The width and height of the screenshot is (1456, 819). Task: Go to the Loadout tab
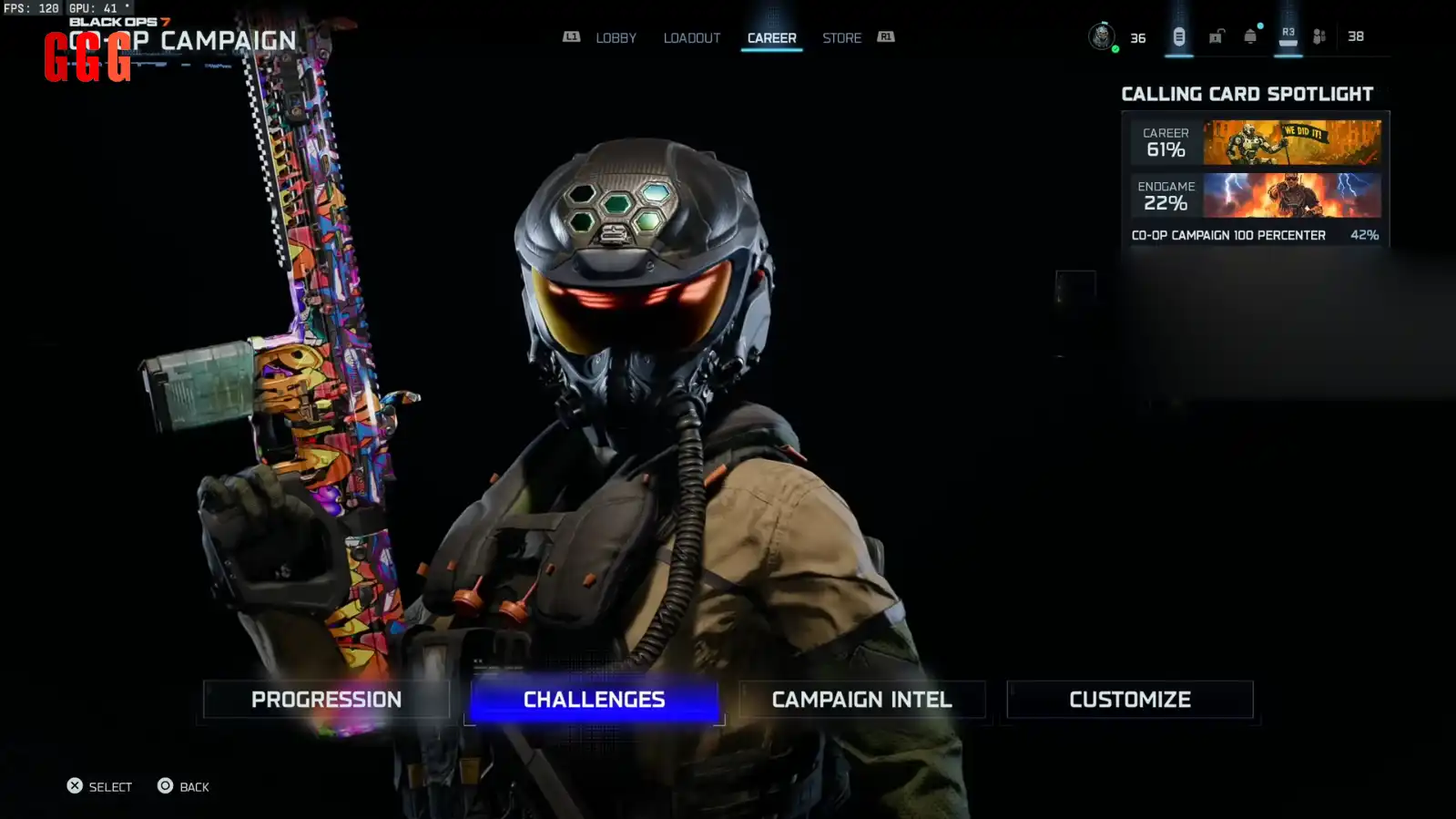691,38
